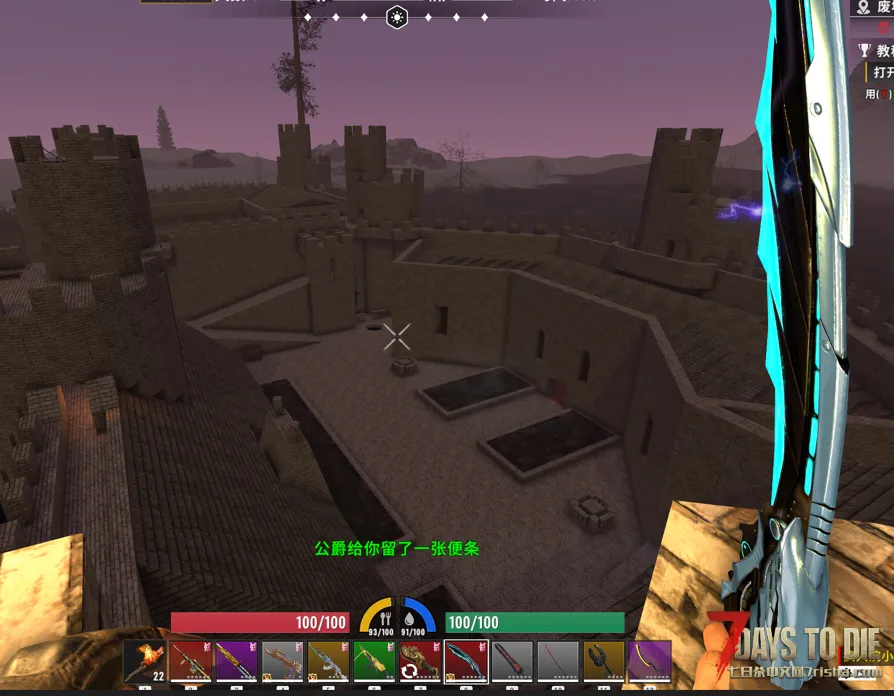
Task: Select the slot with circular arrows icon
Action: pos(420,662)
